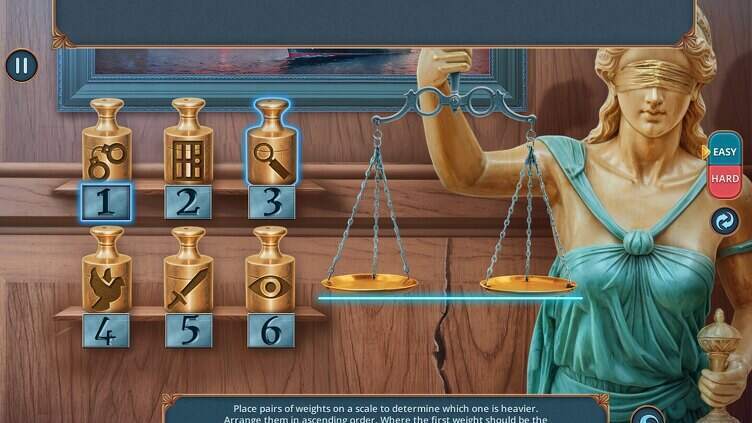The height and width of the screenshot is (423, 752).
Task: Choose the number 6 slot tile
Action: 271,330
